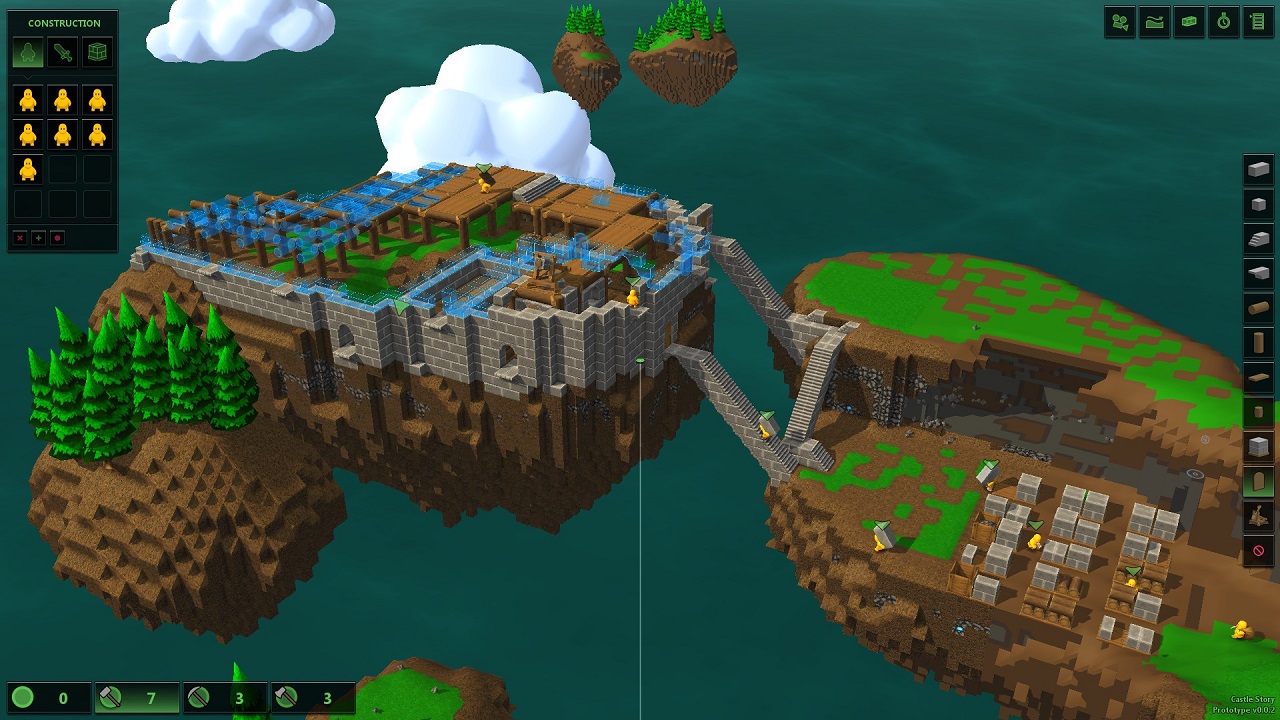
Task: Click the red circle record button
Action: [57, 238]
